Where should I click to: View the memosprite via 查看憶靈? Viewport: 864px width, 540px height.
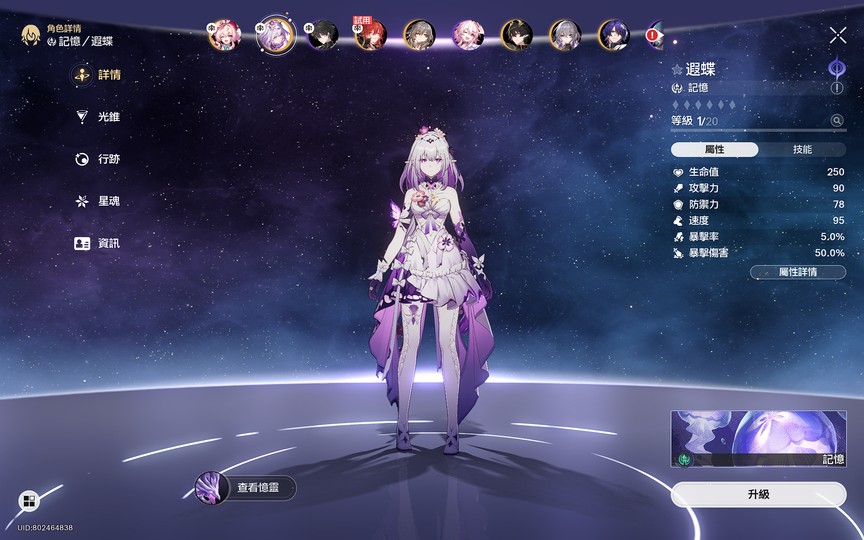246,488
